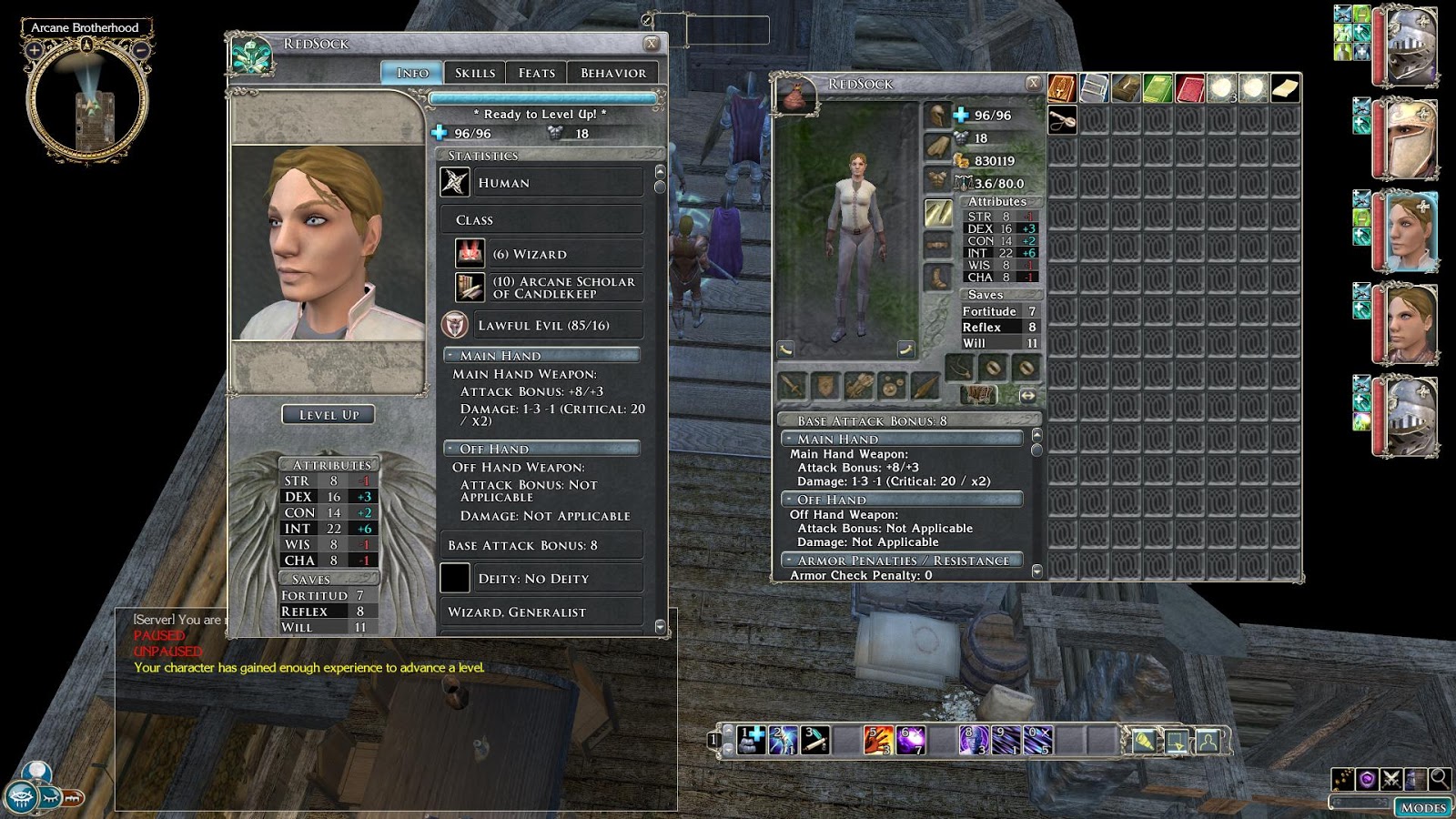Select the red bag inventory tab

click(1188, 88)
